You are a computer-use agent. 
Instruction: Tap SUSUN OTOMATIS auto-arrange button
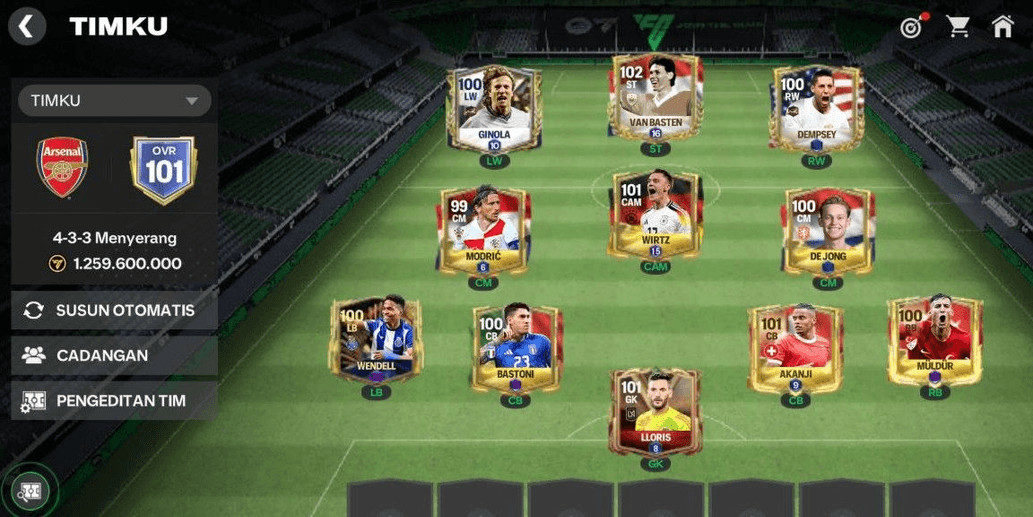[x=114, y=310]
